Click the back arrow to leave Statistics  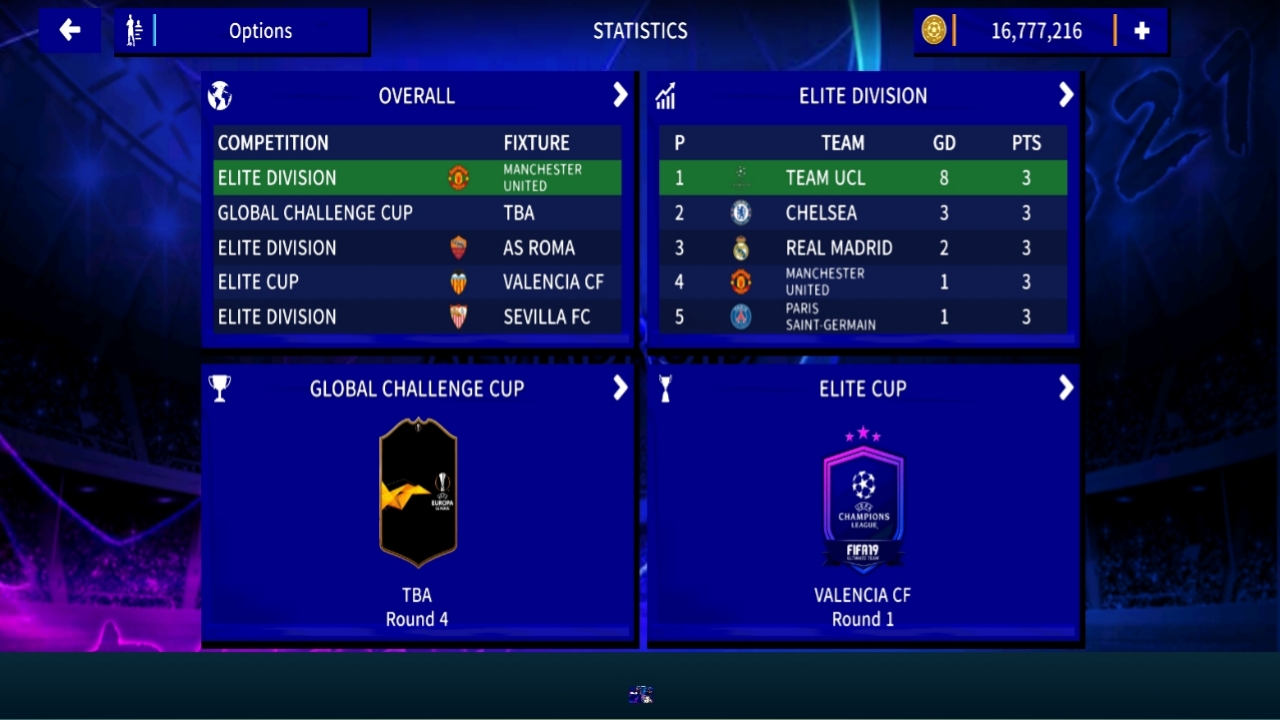click(x=69, y=30)
